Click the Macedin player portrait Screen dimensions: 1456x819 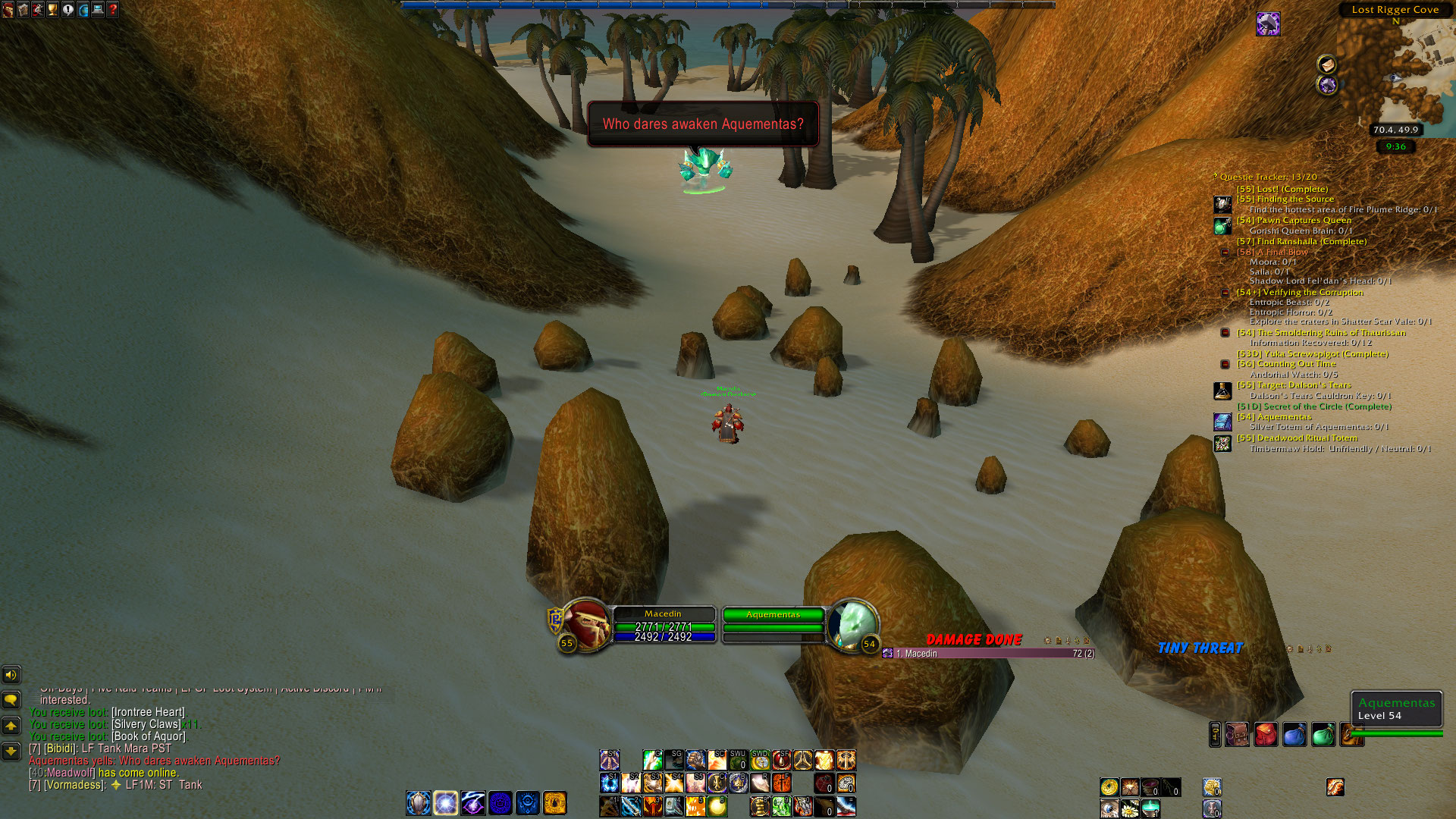(586, 625)
